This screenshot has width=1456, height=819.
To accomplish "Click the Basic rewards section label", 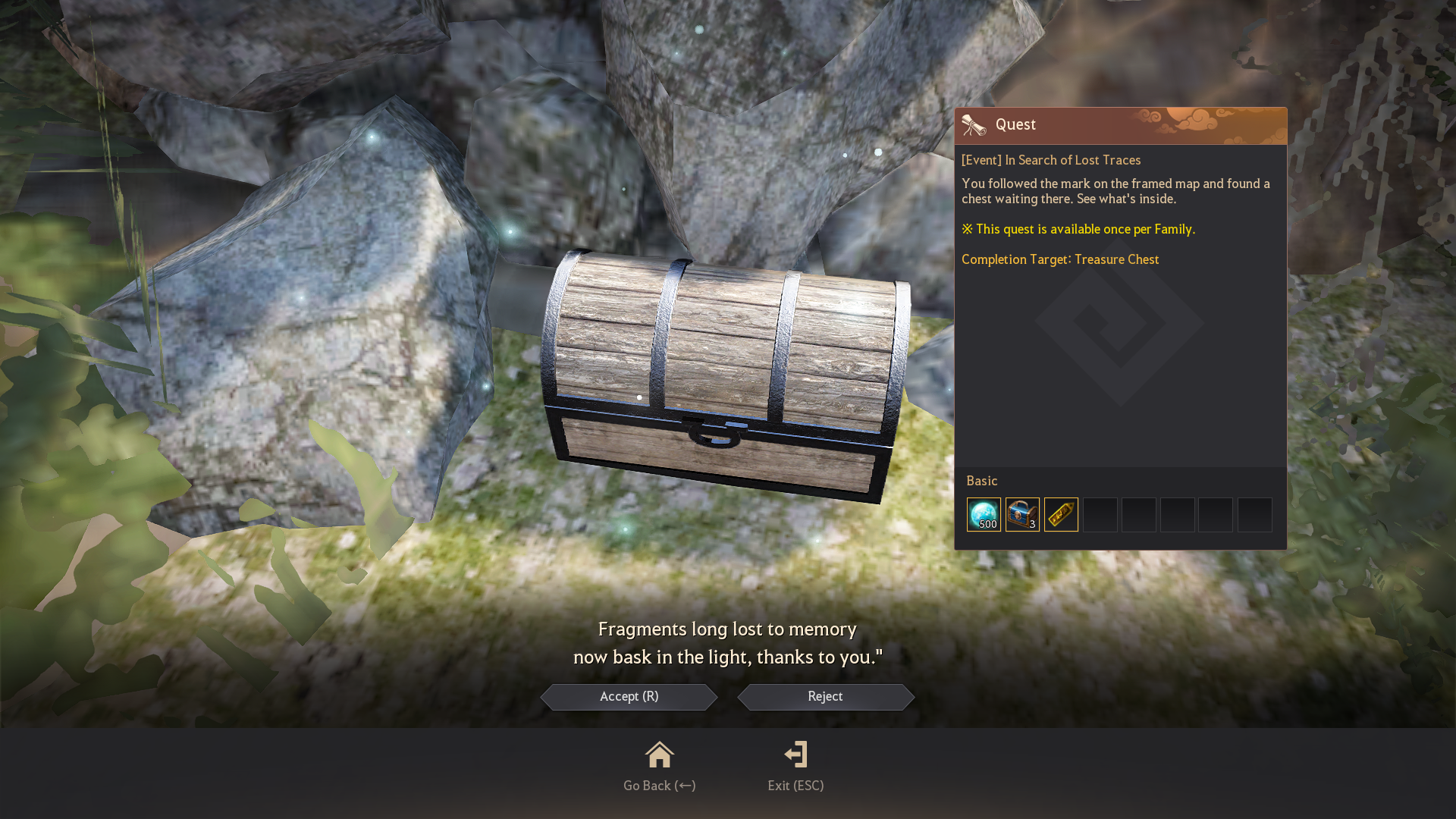I will (x=982, y=481).
